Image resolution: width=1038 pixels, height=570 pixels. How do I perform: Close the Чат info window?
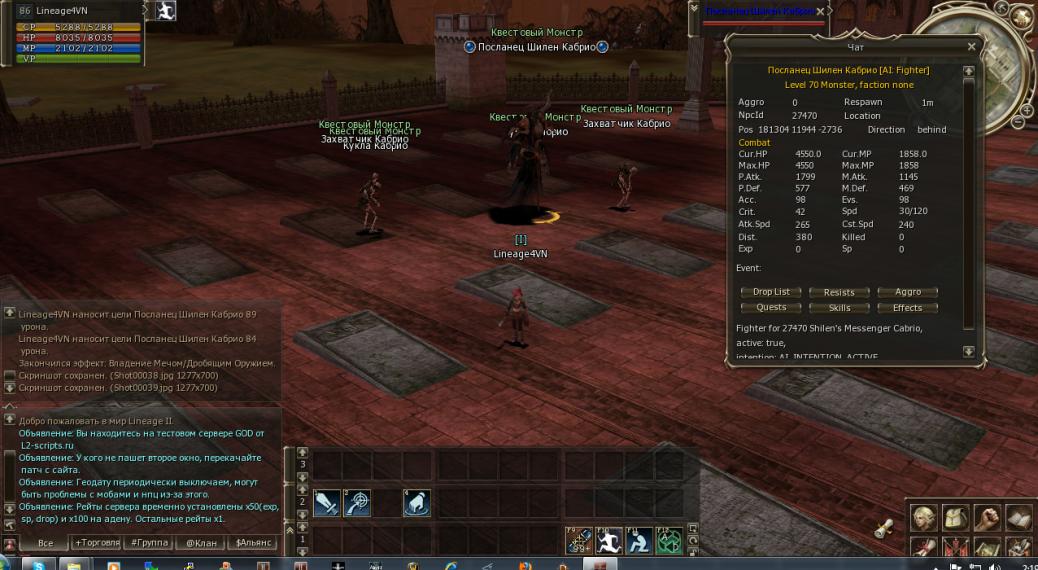pyautogui.click(x=971, y=47)
